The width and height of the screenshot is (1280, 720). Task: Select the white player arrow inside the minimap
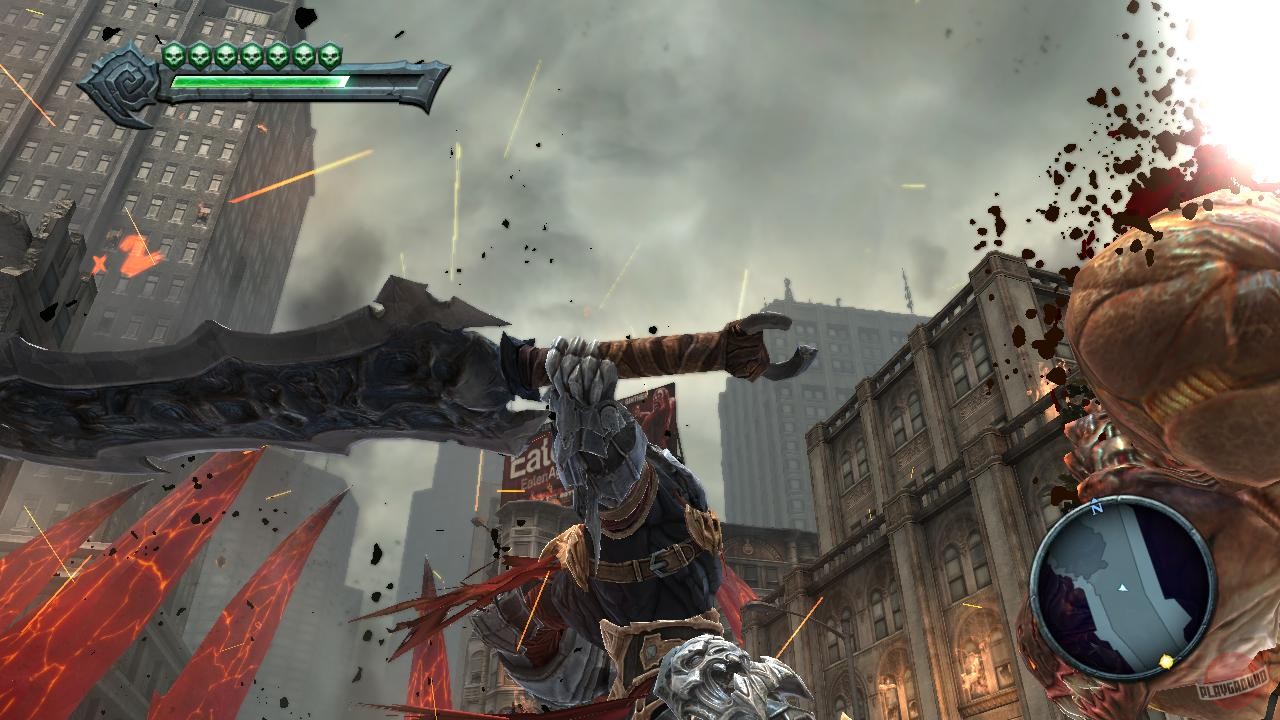1122,587
